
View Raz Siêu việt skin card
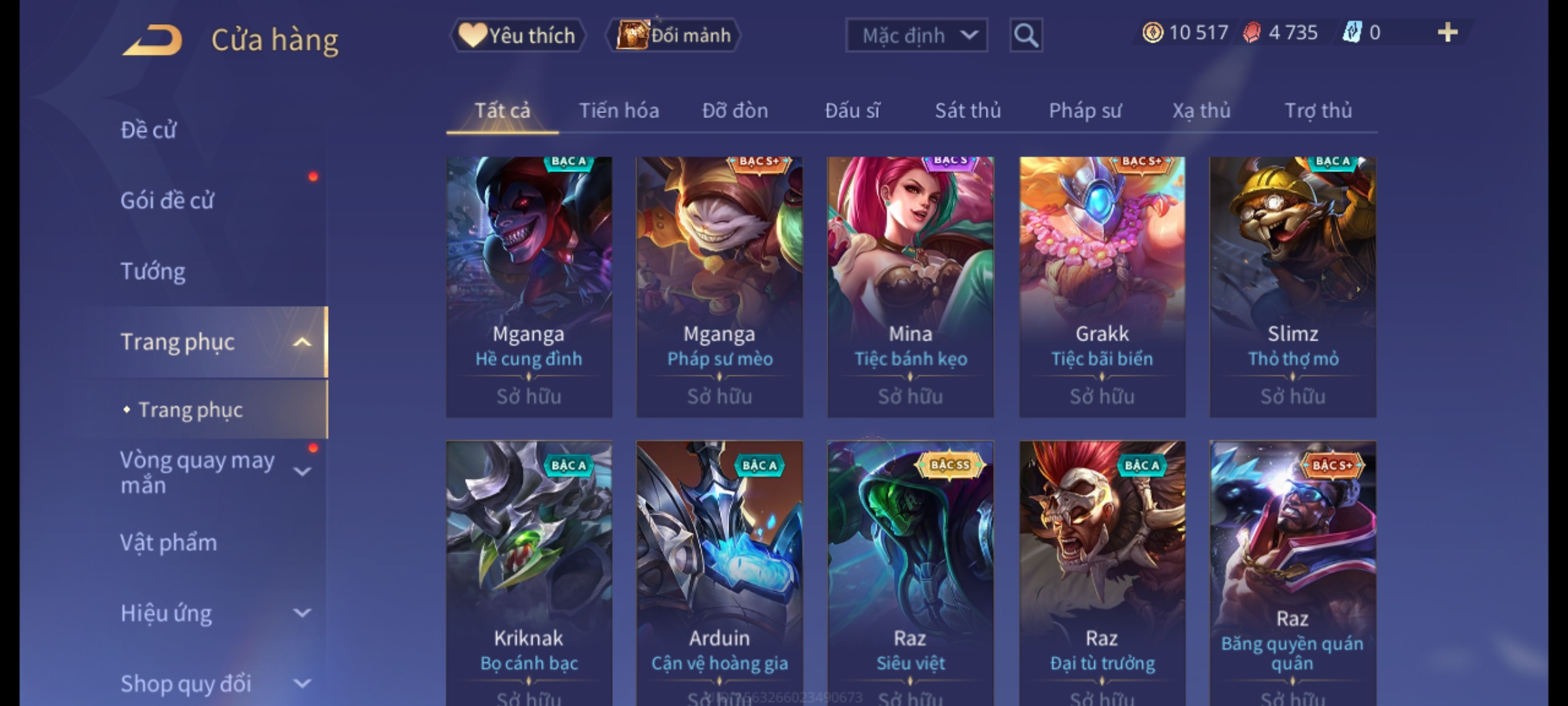[x=910, y=569]
